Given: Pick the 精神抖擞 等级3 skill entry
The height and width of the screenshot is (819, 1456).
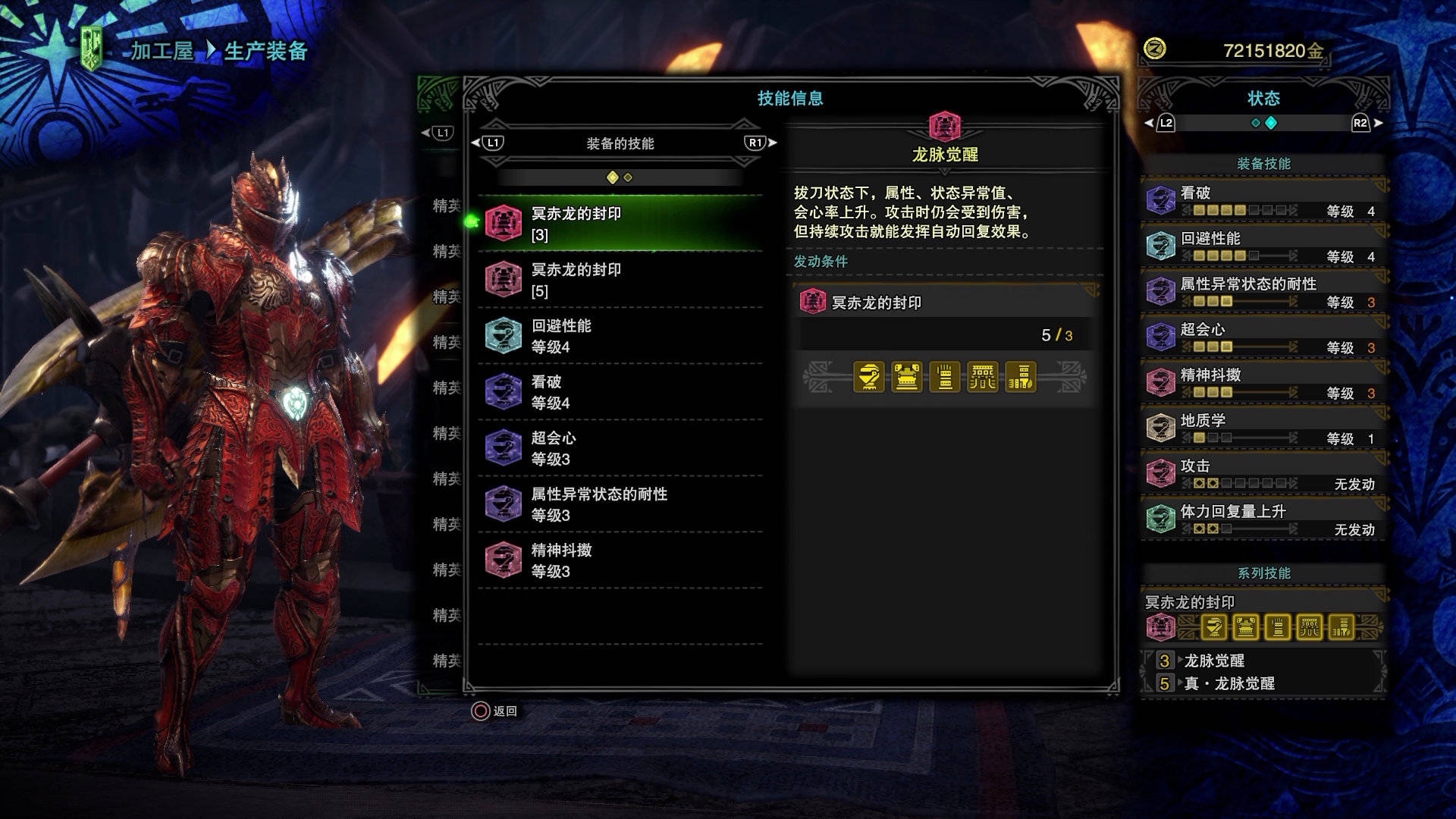Looking at the screenshot, I should click(x=620, y=560).
